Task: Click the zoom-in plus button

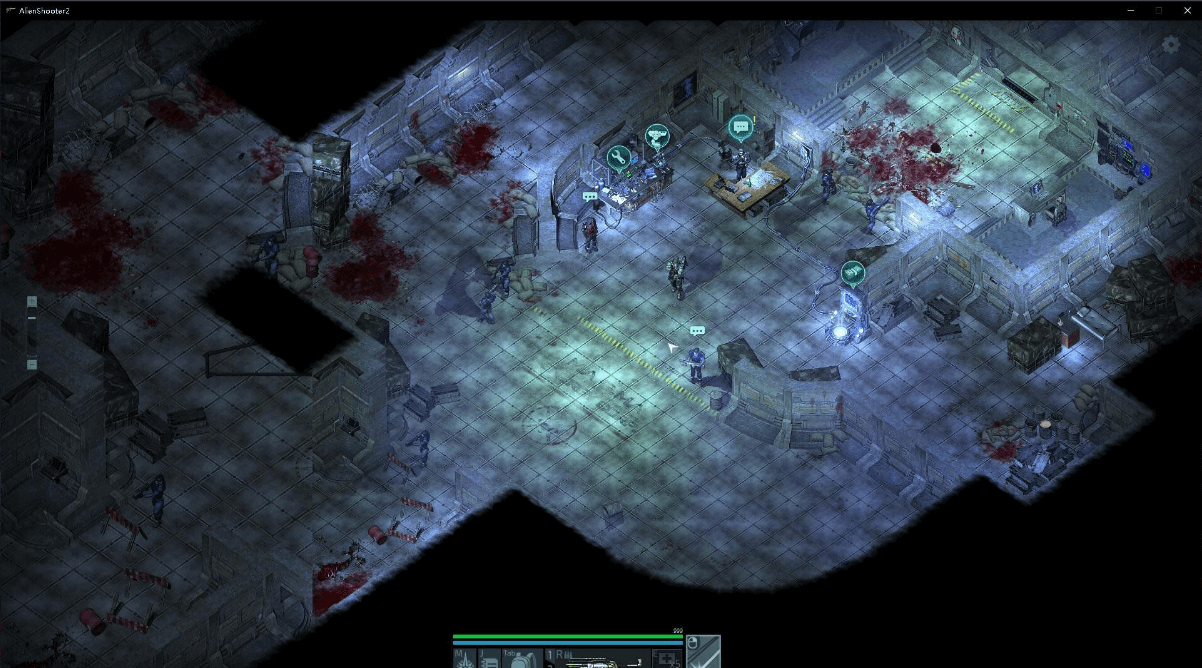Action: pos(32,301)
